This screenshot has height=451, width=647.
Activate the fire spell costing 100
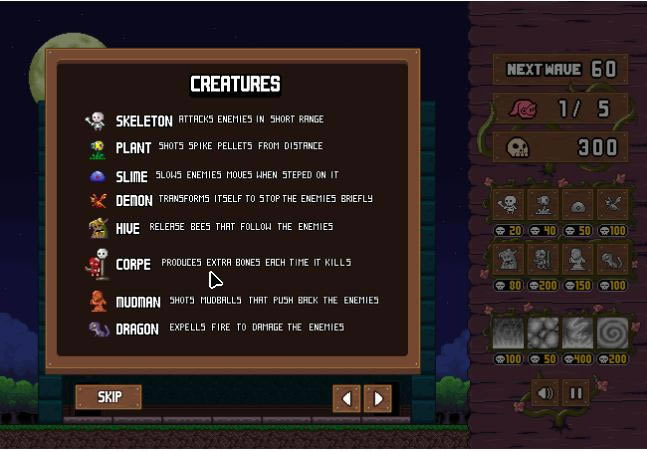(508, 333)
